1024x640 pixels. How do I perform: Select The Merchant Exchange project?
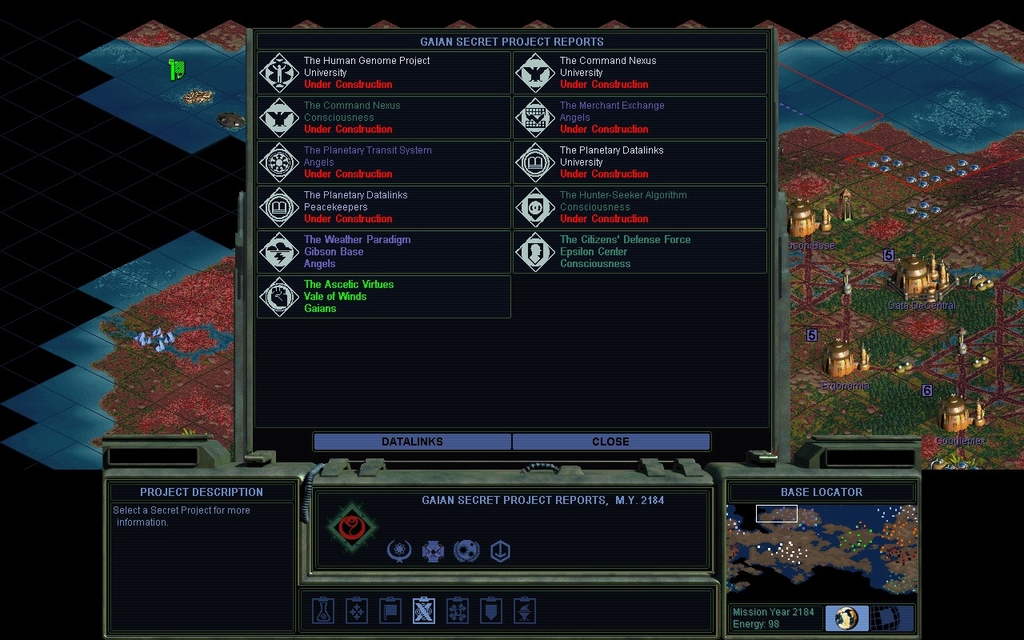640,117
